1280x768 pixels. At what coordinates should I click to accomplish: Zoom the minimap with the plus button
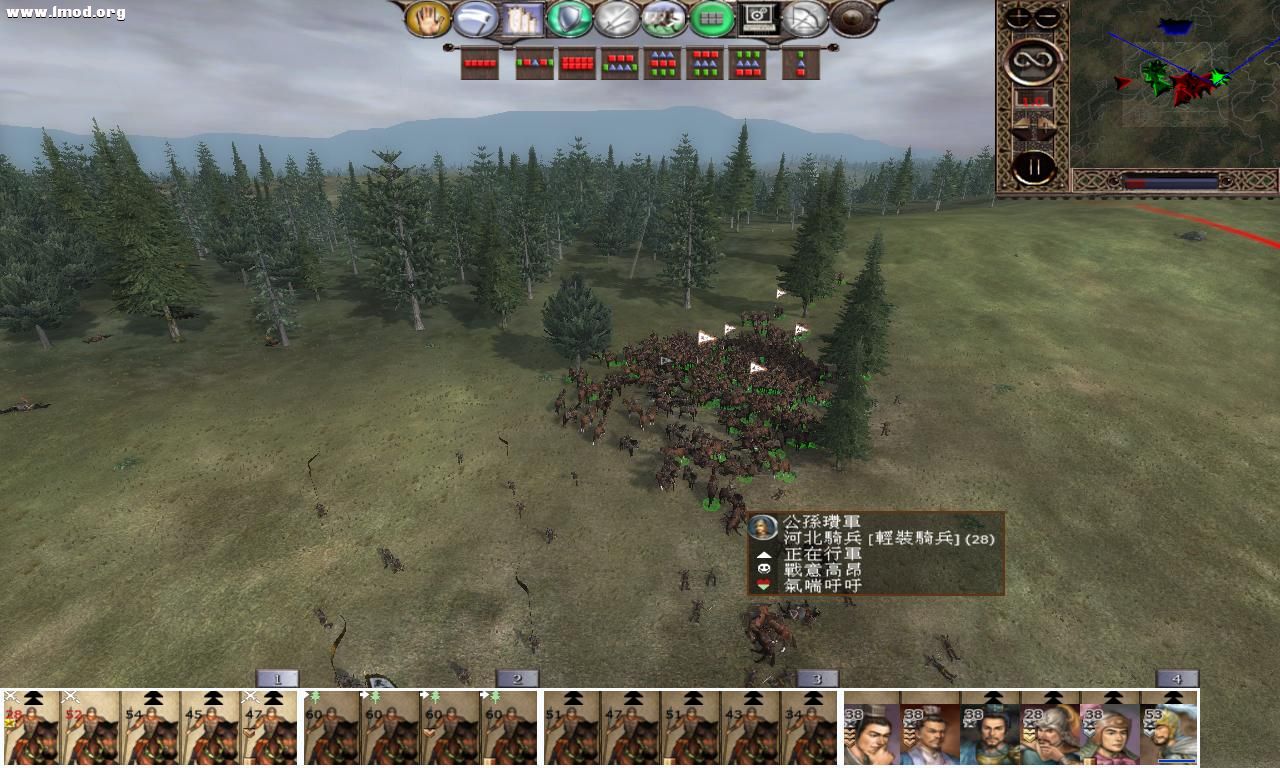point(1017,16)
